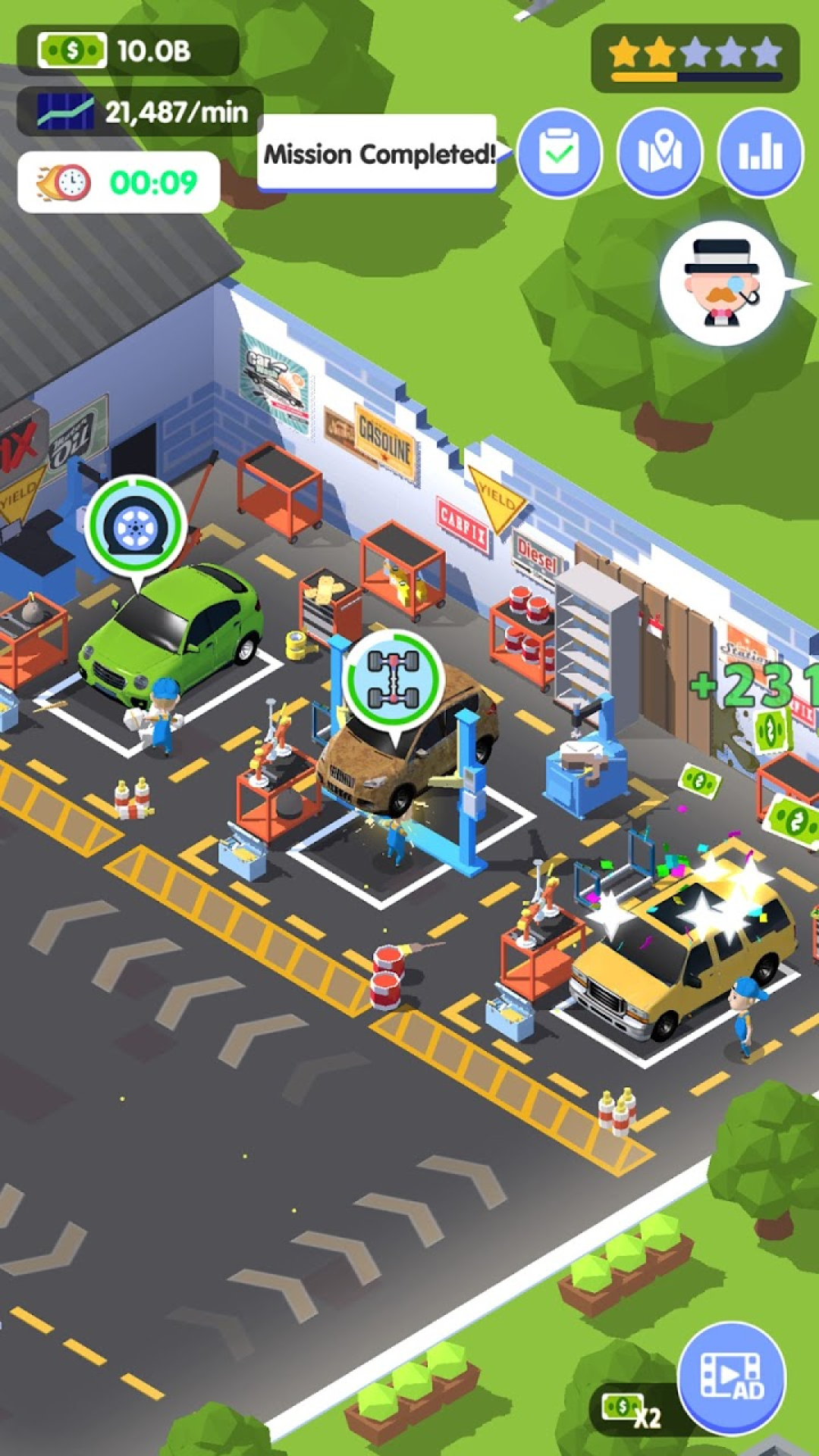Watch the ad for X2 cash
This screenshot has height=1456, width=819.
click(731, 1379)
